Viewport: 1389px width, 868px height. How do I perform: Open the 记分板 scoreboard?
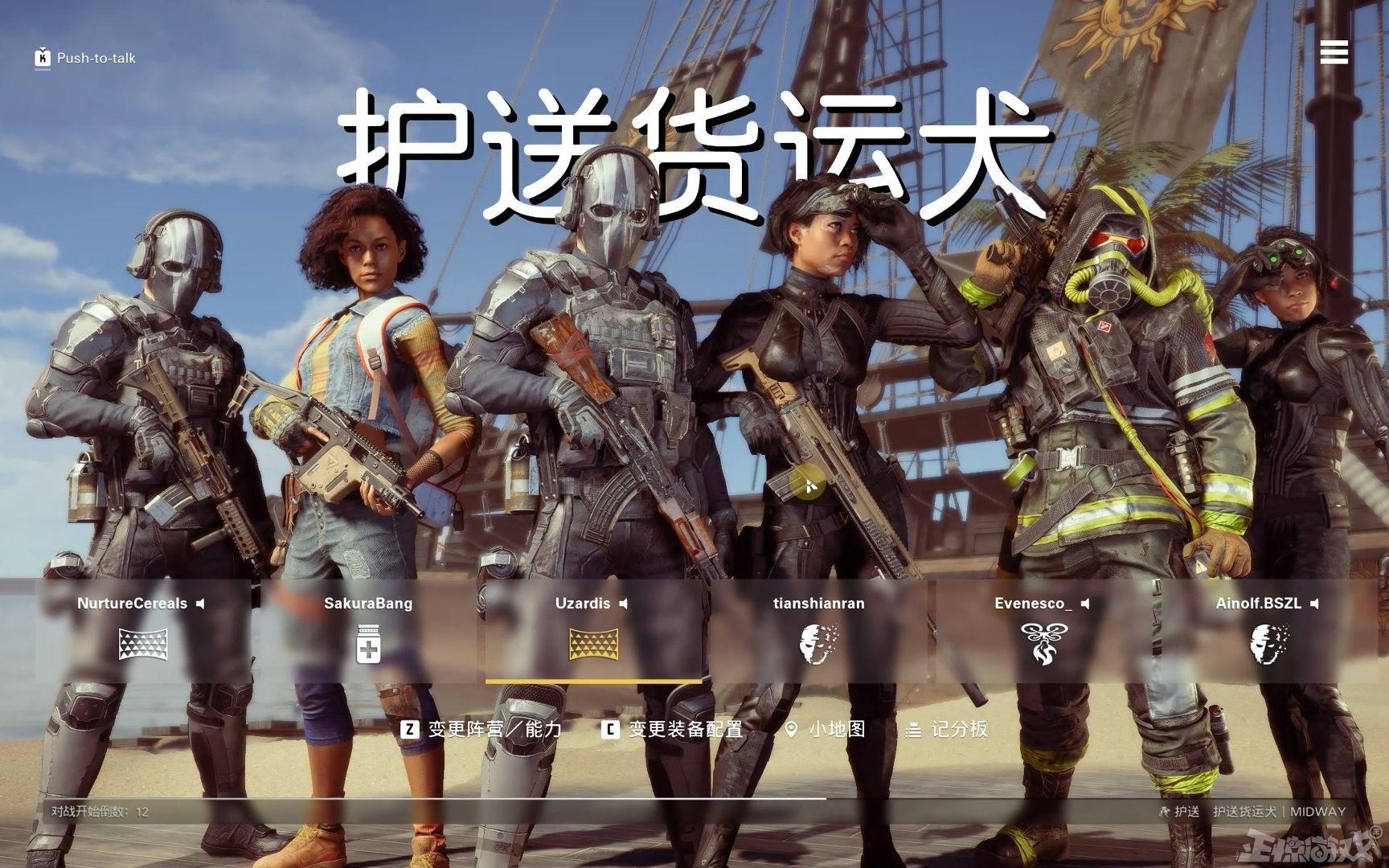point(947,729)
